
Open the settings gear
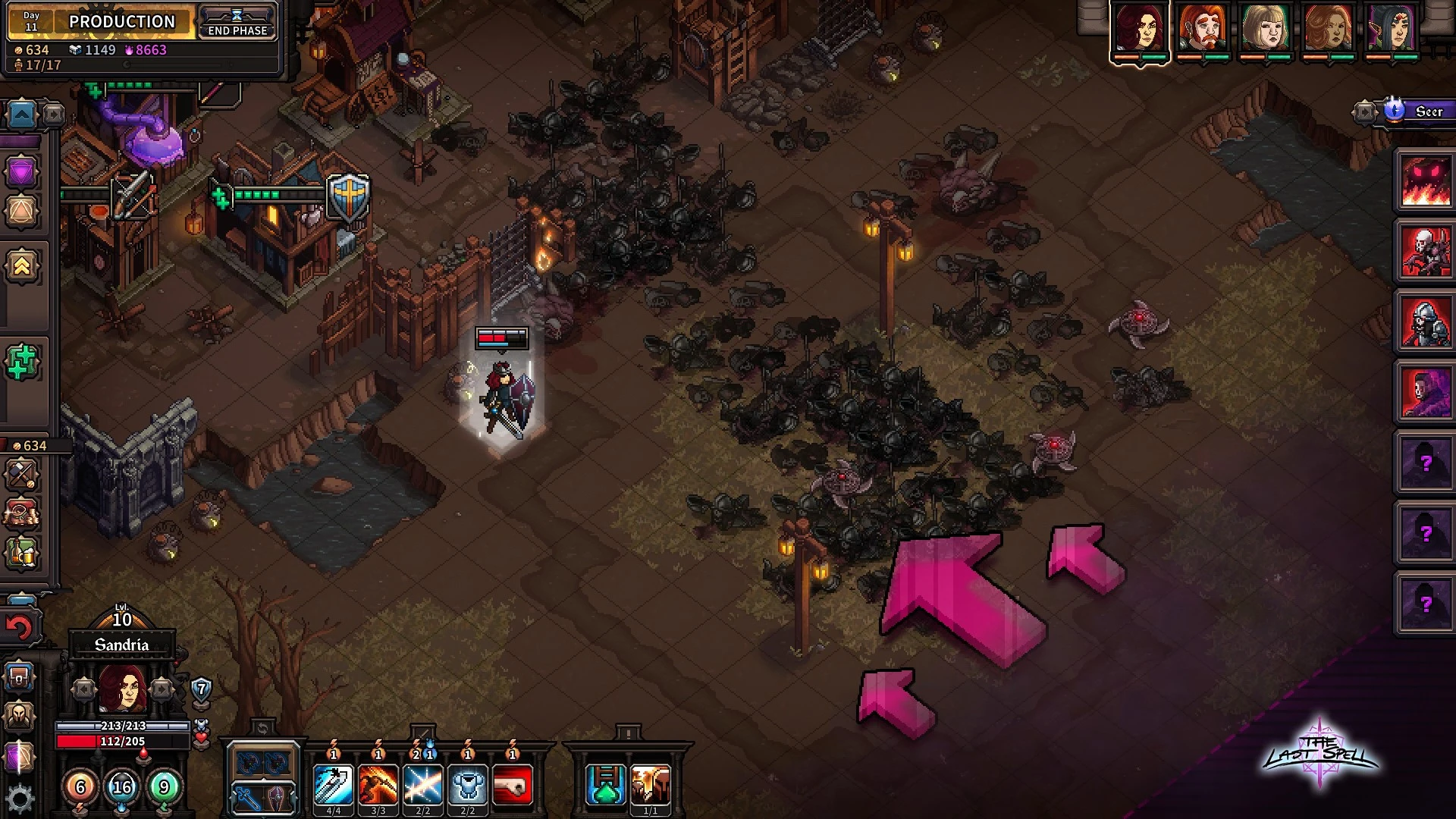point(20,798)
